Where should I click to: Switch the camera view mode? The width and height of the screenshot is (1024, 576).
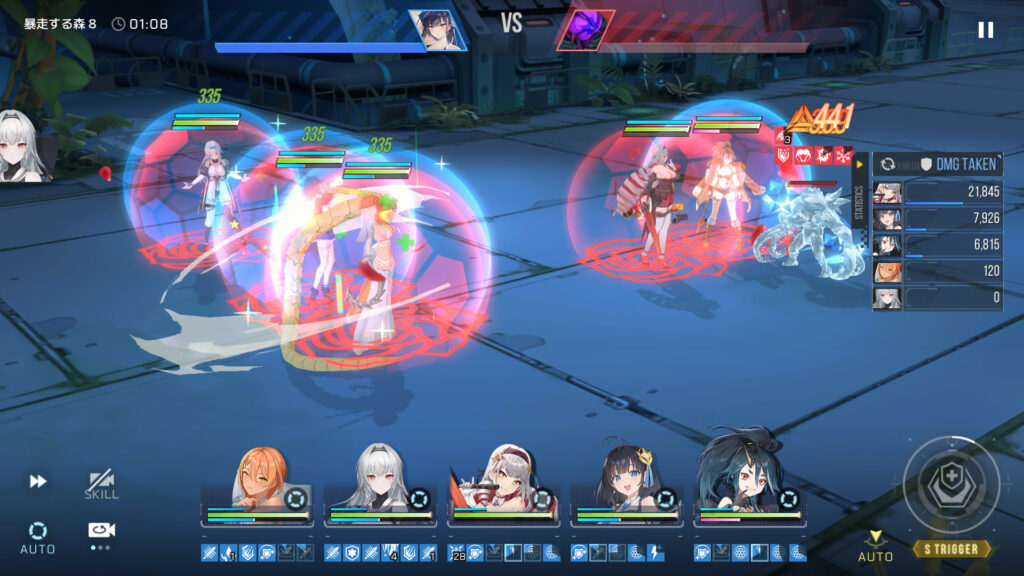click(x=101, y=532)
